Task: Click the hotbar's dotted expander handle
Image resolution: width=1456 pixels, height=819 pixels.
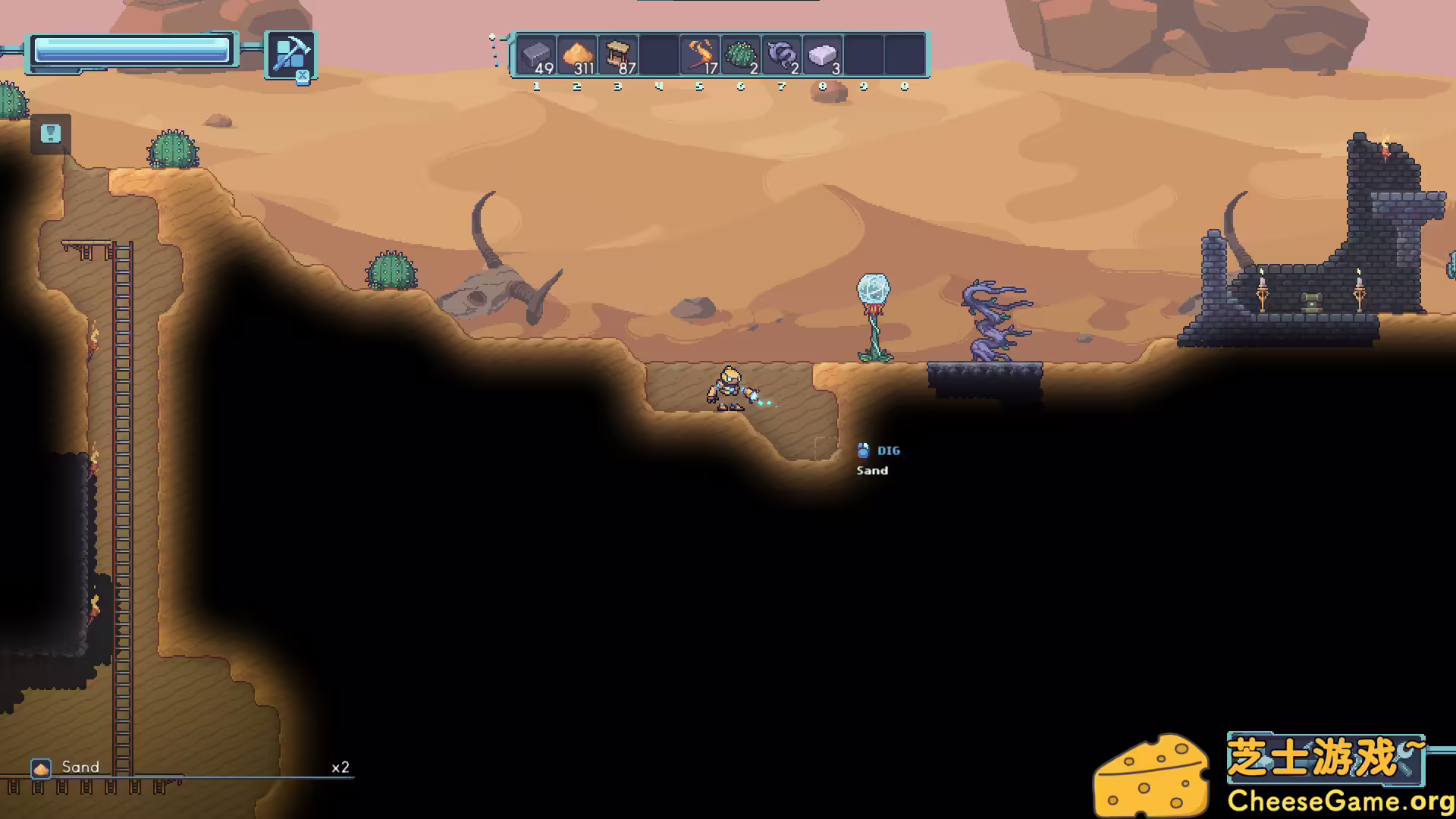Action: pyautogui.click(x=494, y=50)
